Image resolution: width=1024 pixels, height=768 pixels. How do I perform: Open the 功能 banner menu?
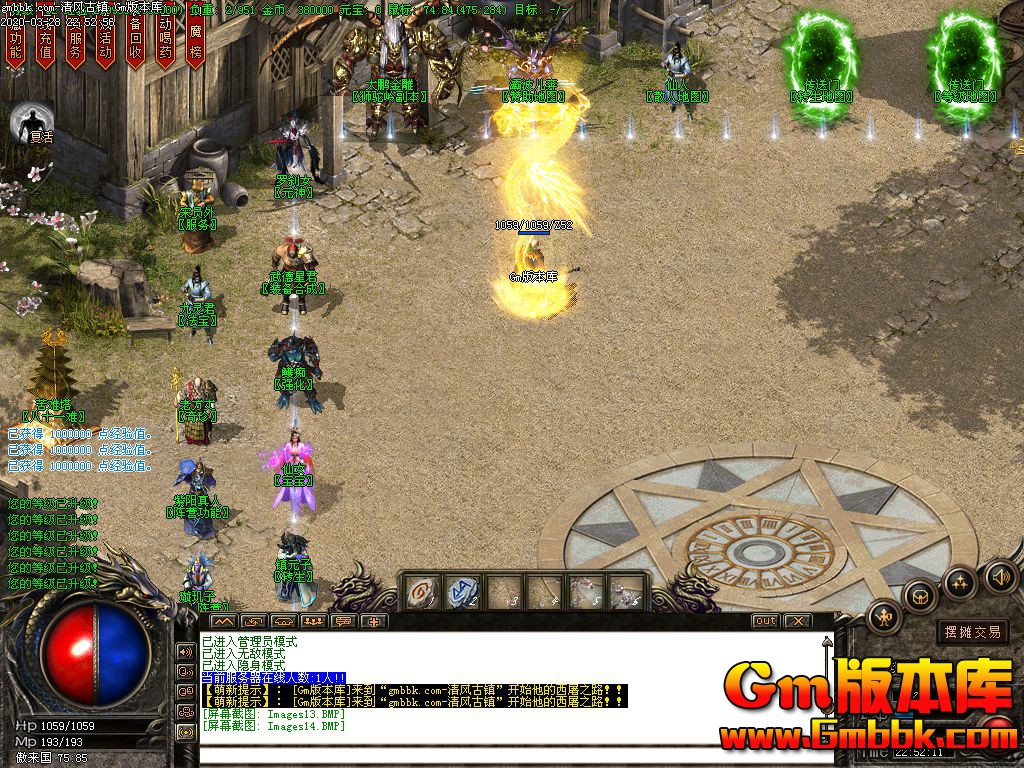[x=15, y=40]
